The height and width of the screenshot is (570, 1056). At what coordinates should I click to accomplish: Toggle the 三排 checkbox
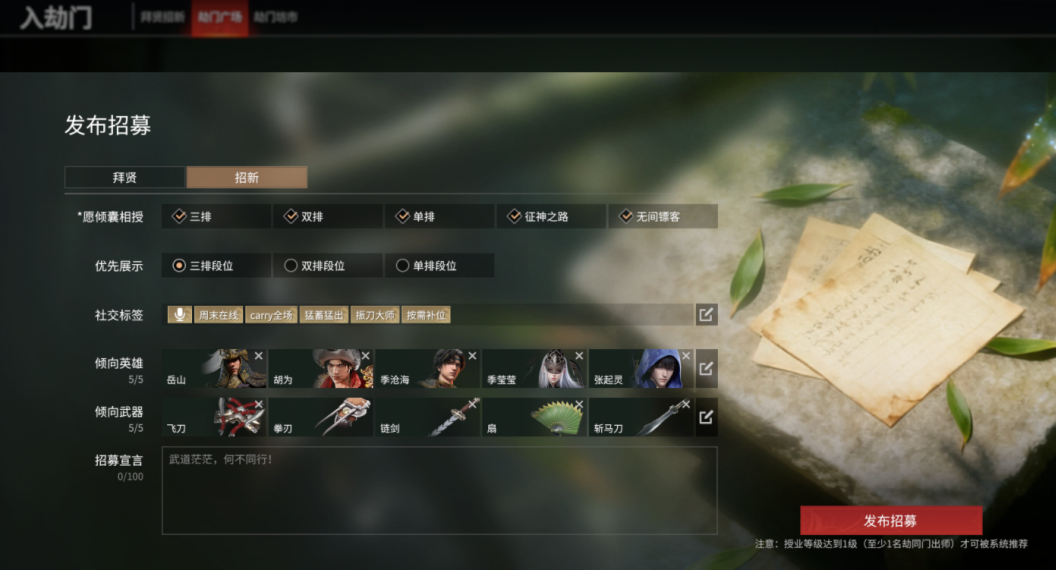(x=180, y=216)
